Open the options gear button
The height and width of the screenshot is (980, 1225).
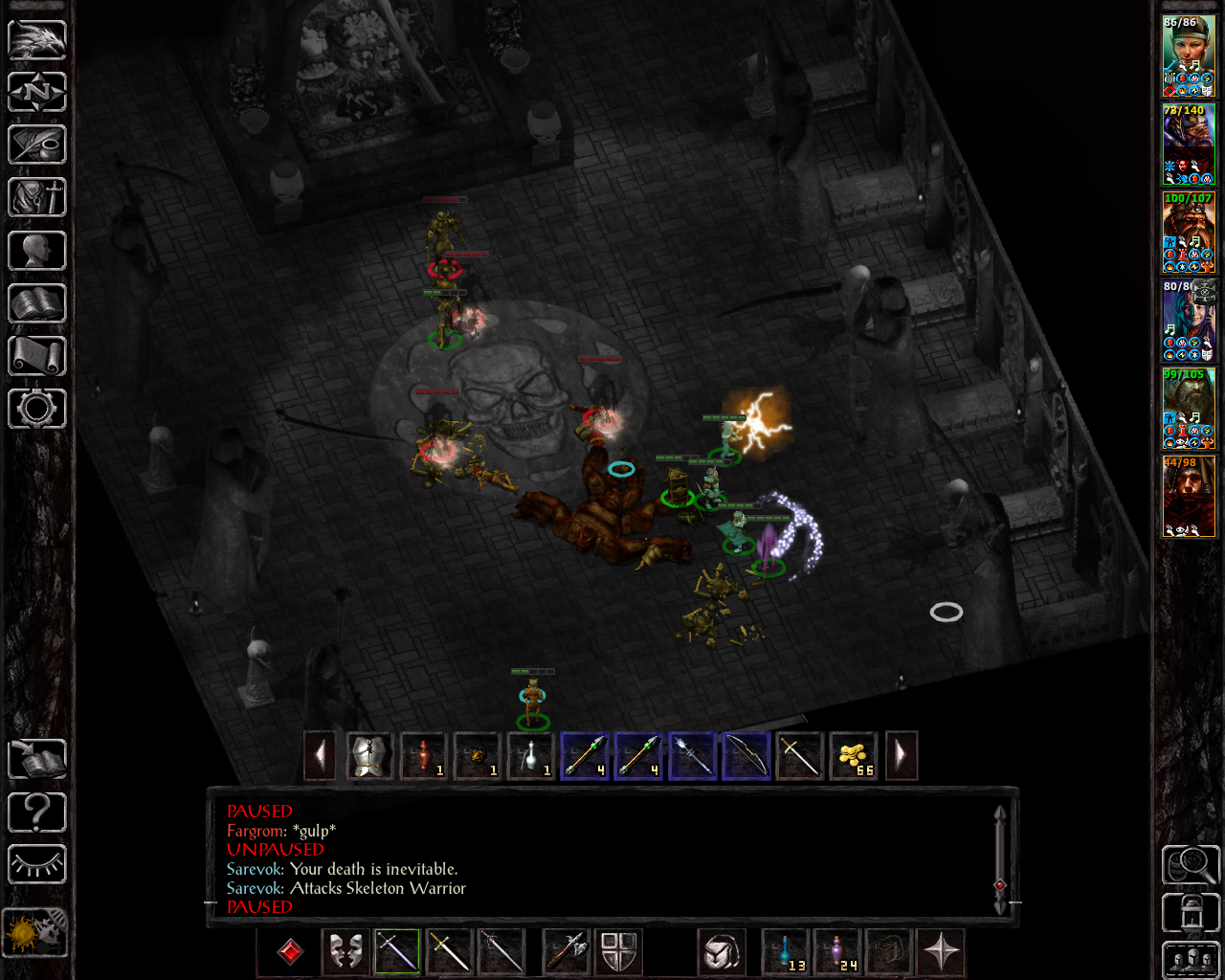pos(37,409)
